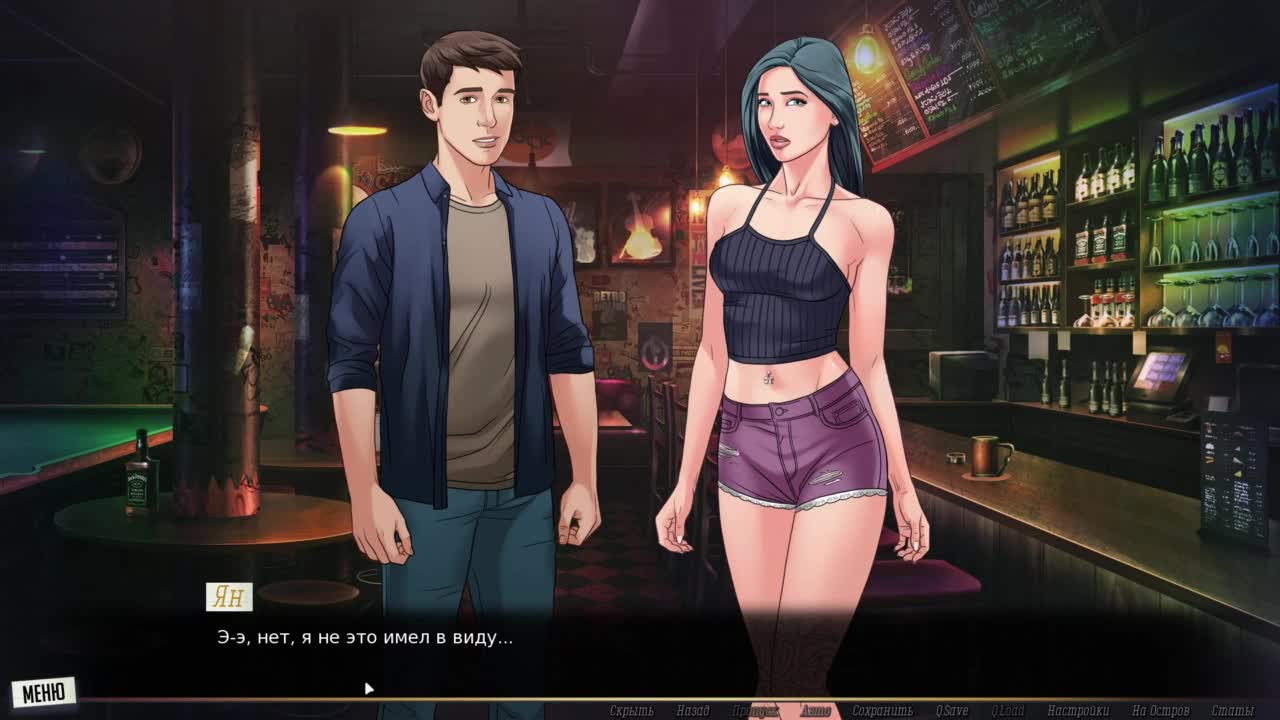The image size is (1280, 720).
Task: Open the Меню button
Action: coord(43,692)
